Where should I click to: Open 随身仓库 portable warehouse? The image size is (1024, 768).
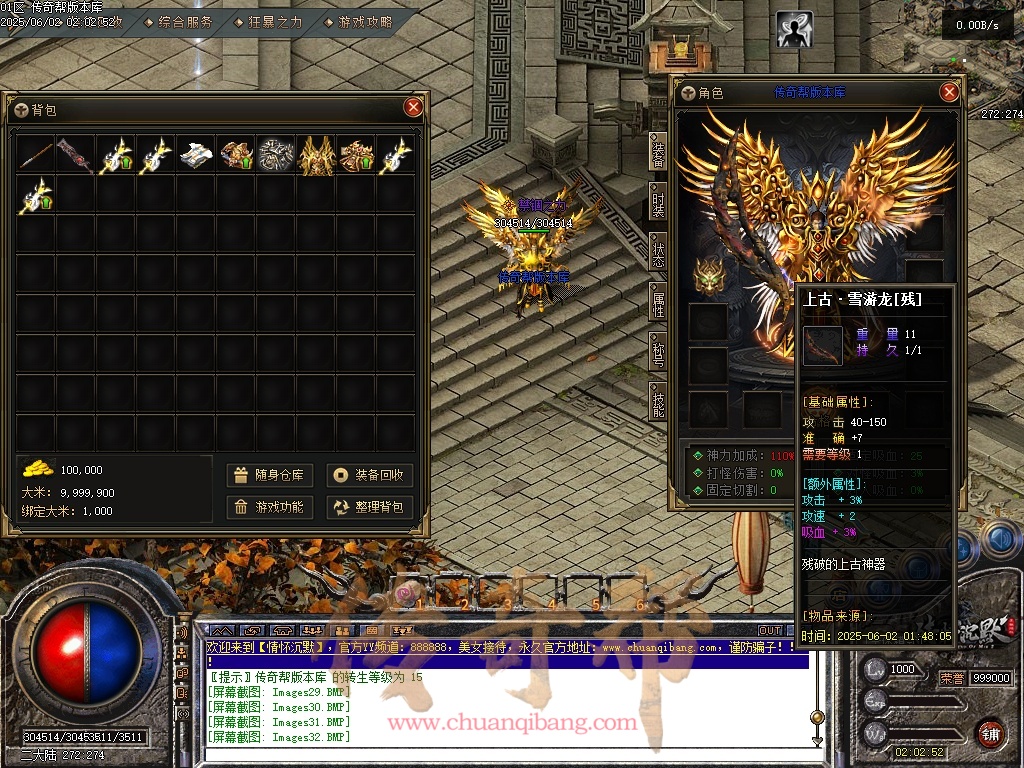tap(270, 475)
